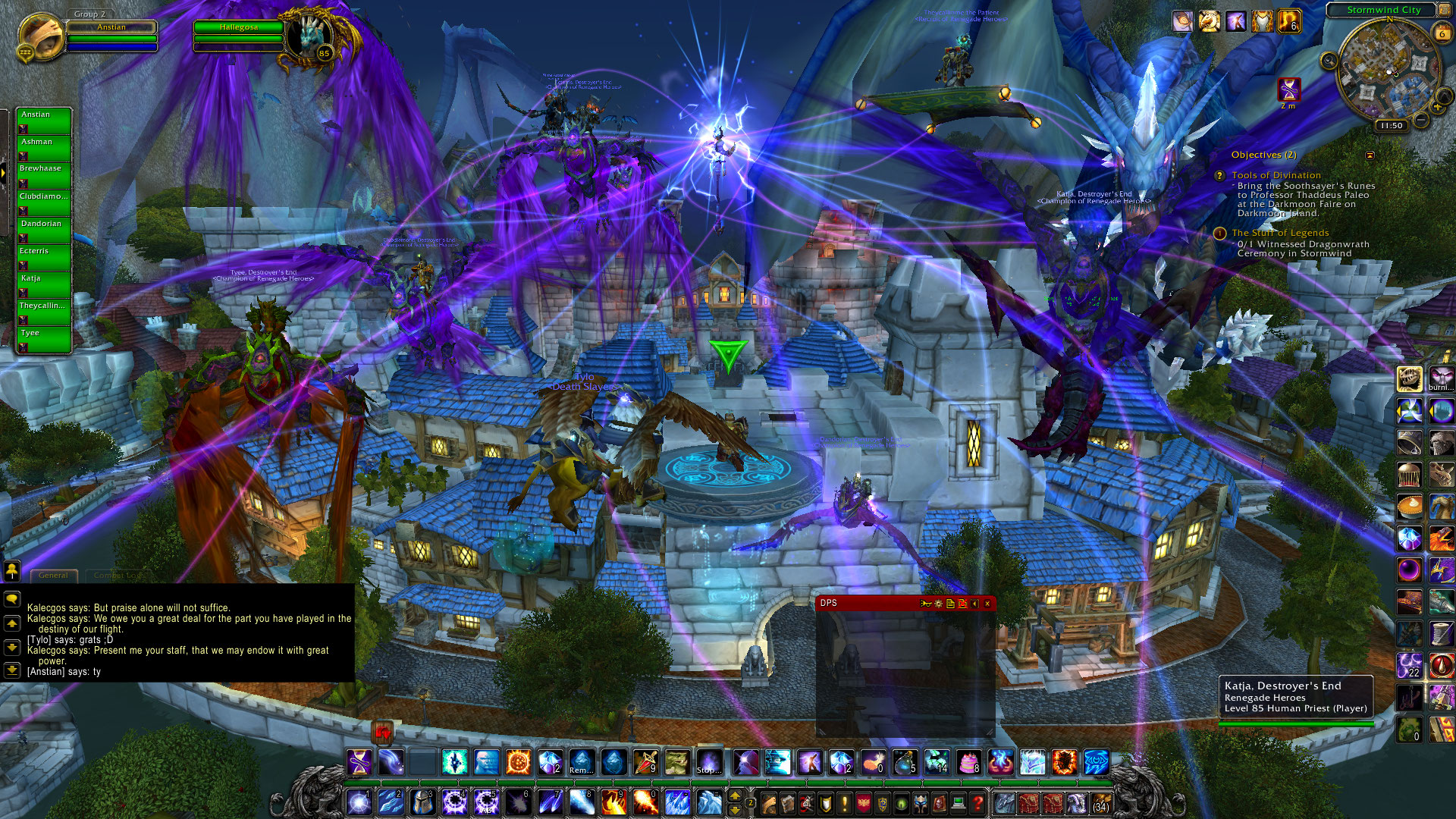Screen dimensions: 1456x819
Task: Select Ashman in the raid frames
Action: 44,147
